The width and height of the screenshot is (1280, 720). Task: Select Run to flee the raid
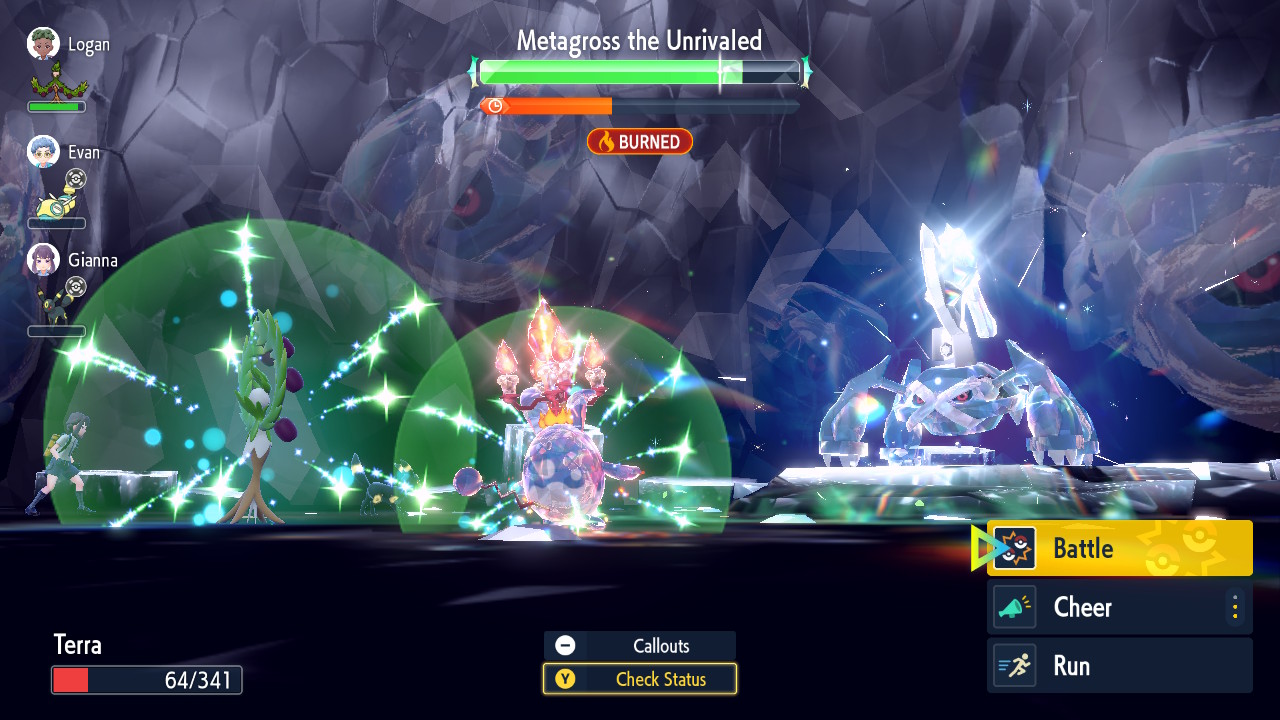point(1119,666)
